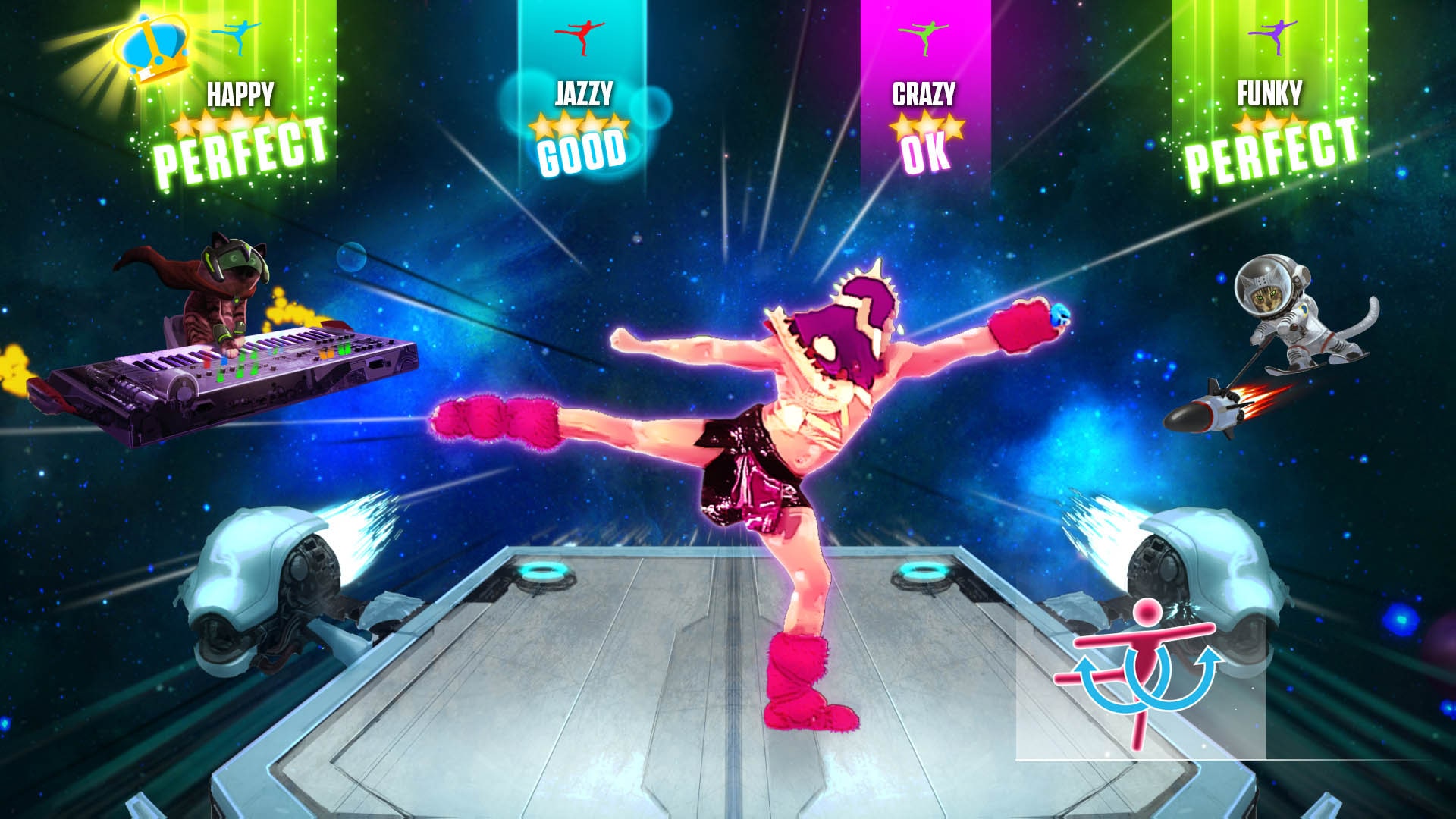Select the FUNKY player name label
The image size is (1456, 819).
pos(1270,93)
